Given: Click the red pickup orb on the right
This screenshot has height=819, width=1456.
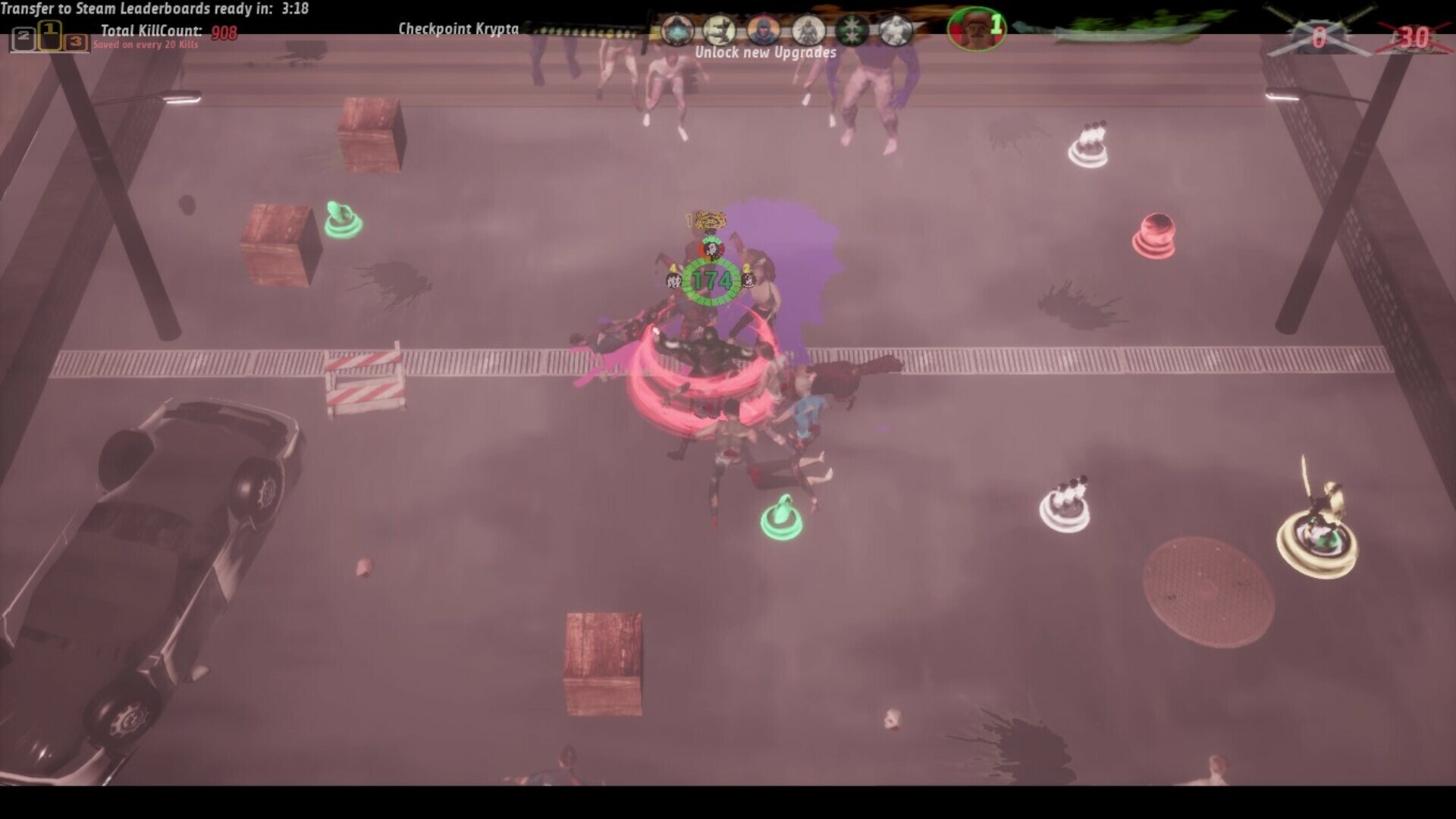Looking at the screenshot, I should pos(1157,235).
